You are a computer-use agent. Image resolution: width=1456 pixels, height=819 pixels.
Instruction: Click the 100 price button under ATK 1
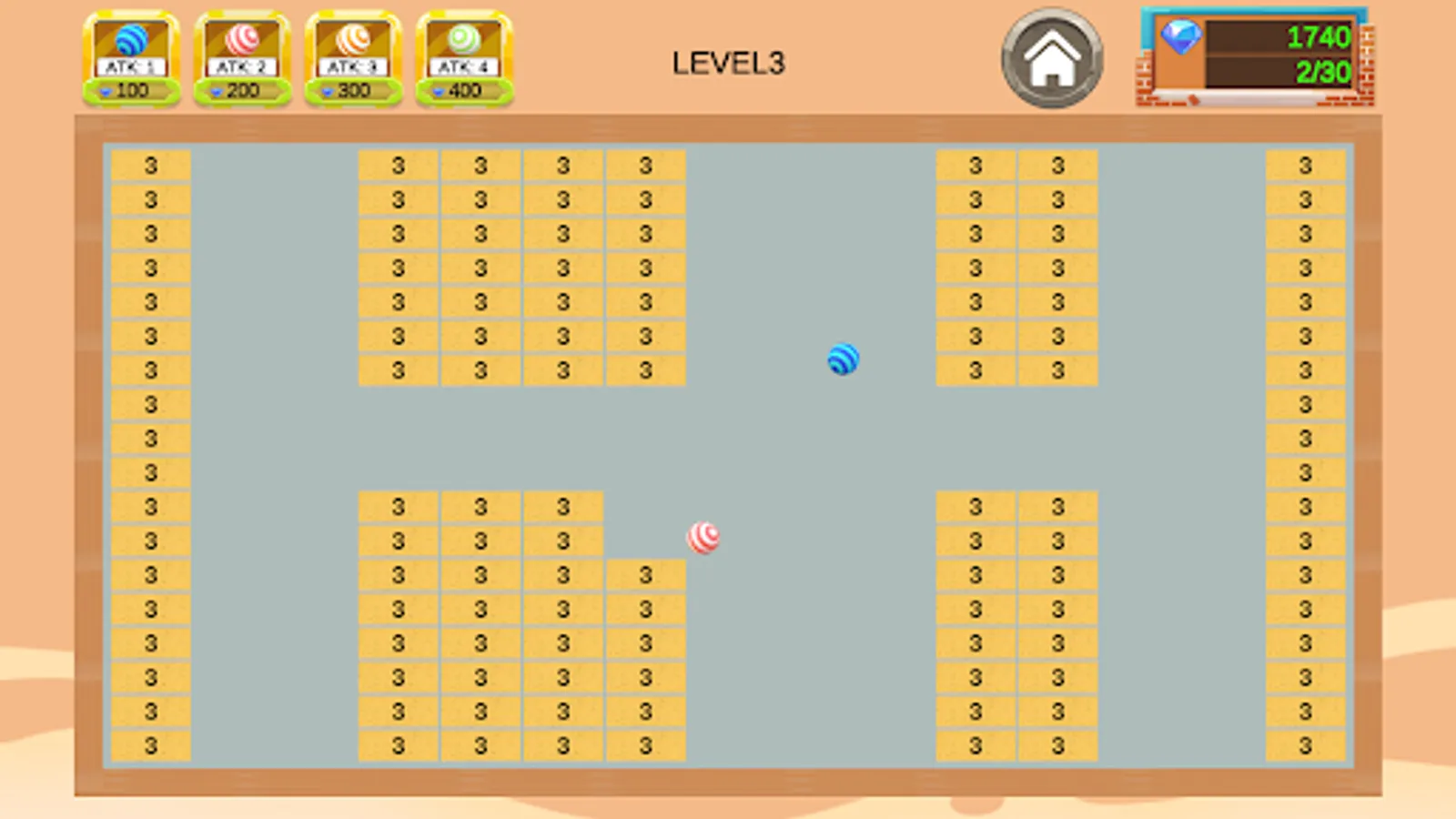pyautogui.click(x=135, y=90)
